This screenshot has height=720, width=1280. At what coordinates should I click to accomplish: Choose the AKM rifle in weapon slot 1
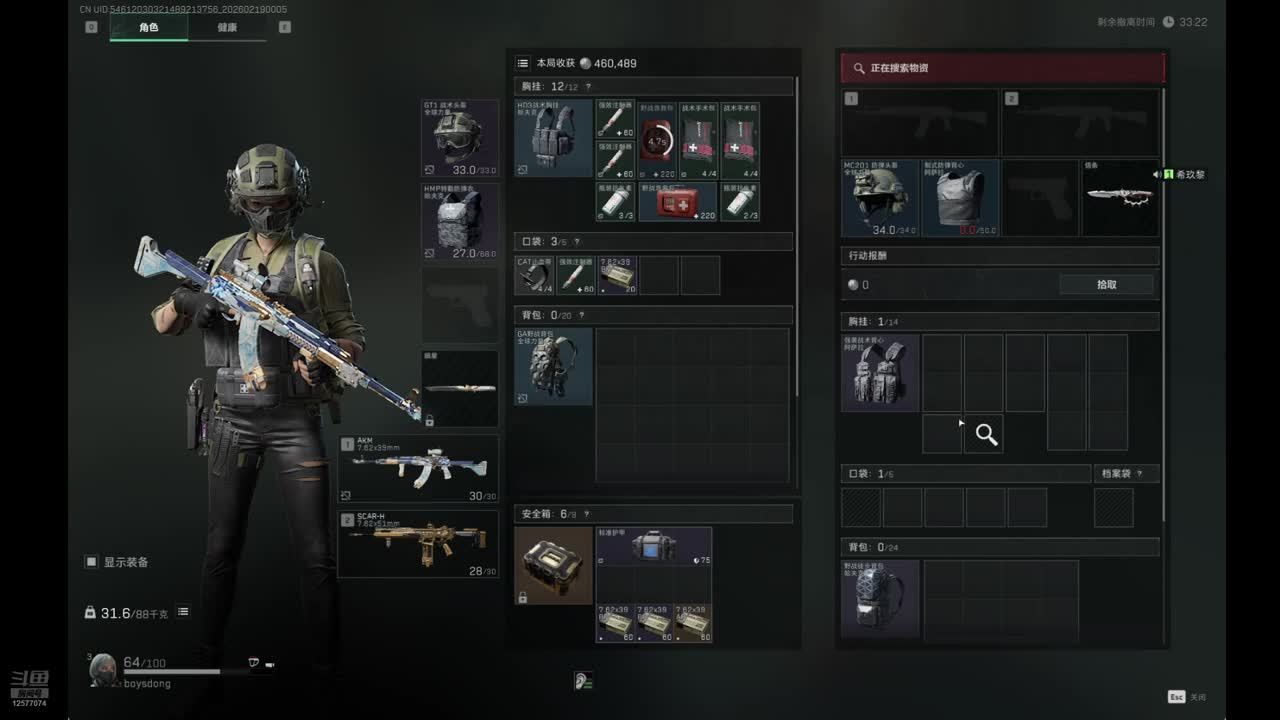coord(418,468)
